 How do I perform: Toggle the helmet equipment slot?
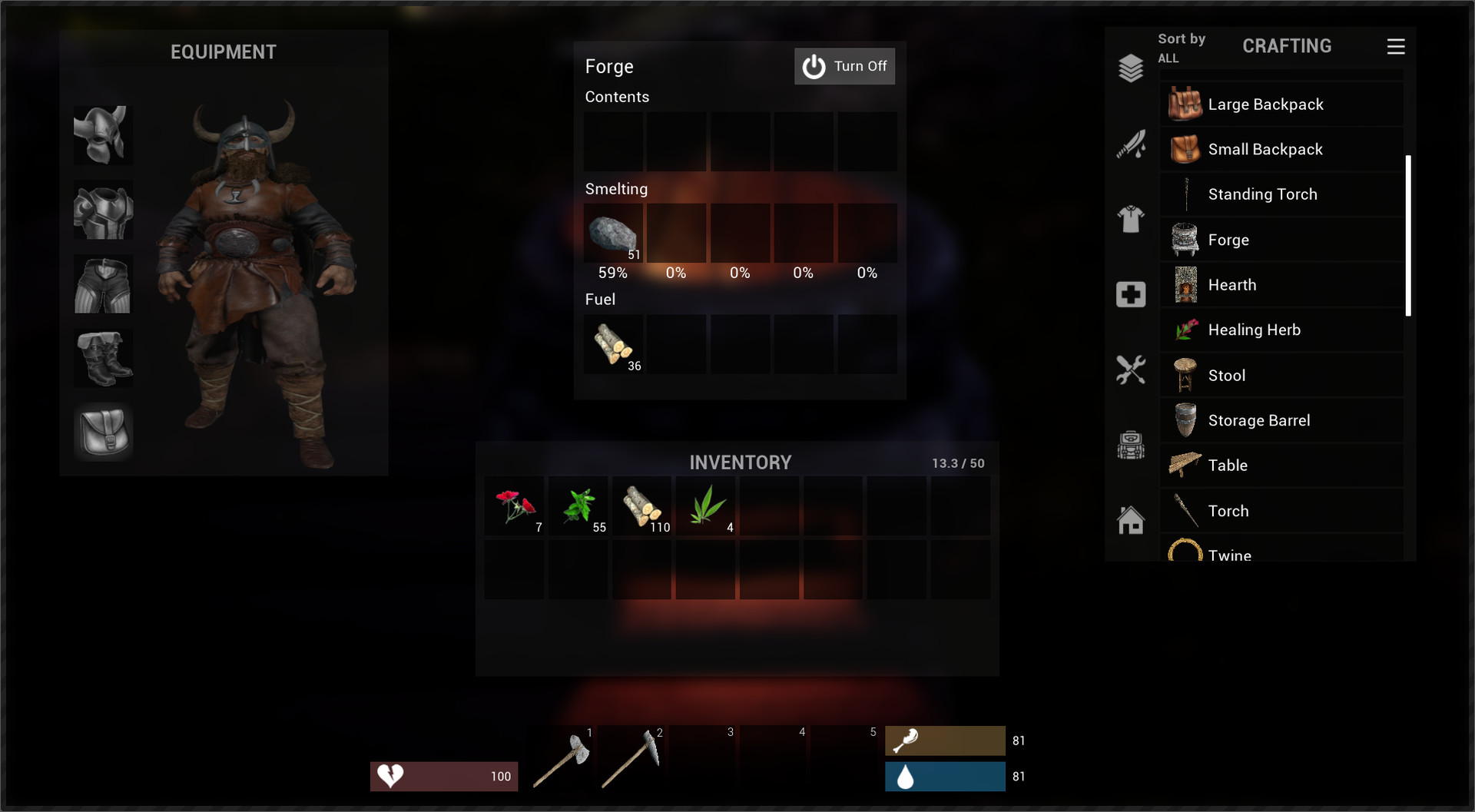103,136
